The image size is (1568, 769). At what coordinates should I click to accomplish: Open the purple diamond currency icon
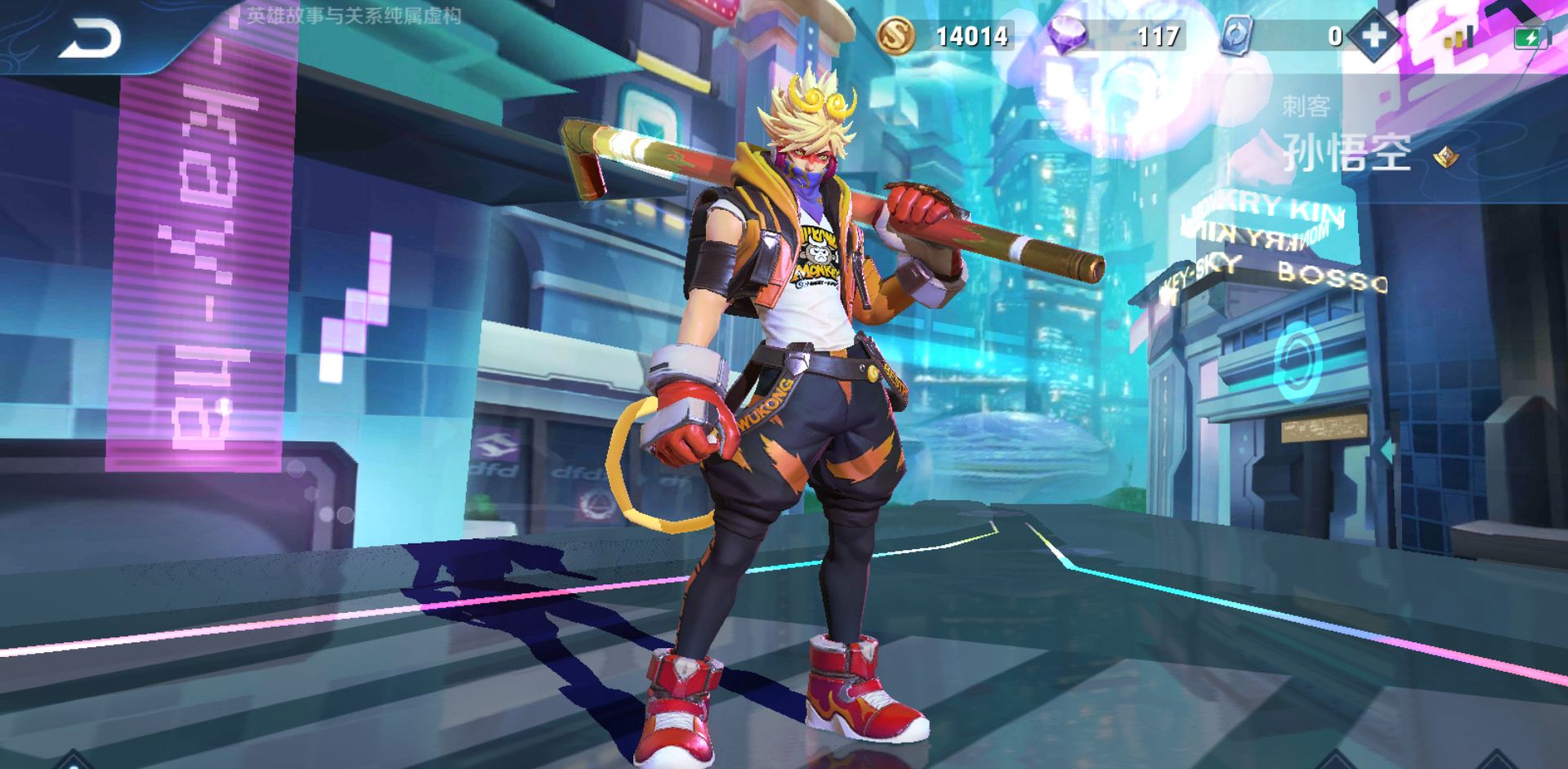1067,37
